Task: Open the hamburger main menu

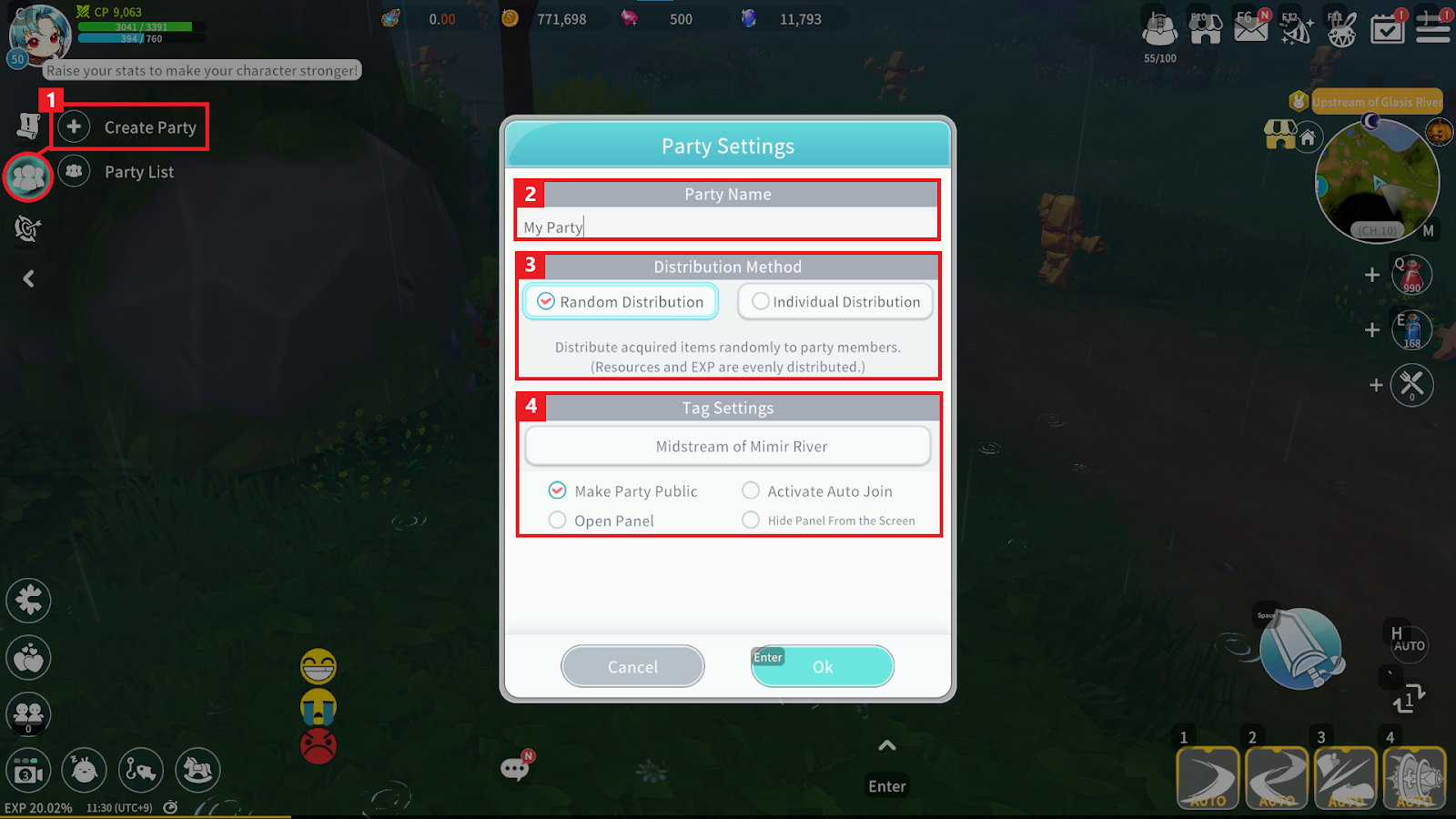Action: (1432, 27)
